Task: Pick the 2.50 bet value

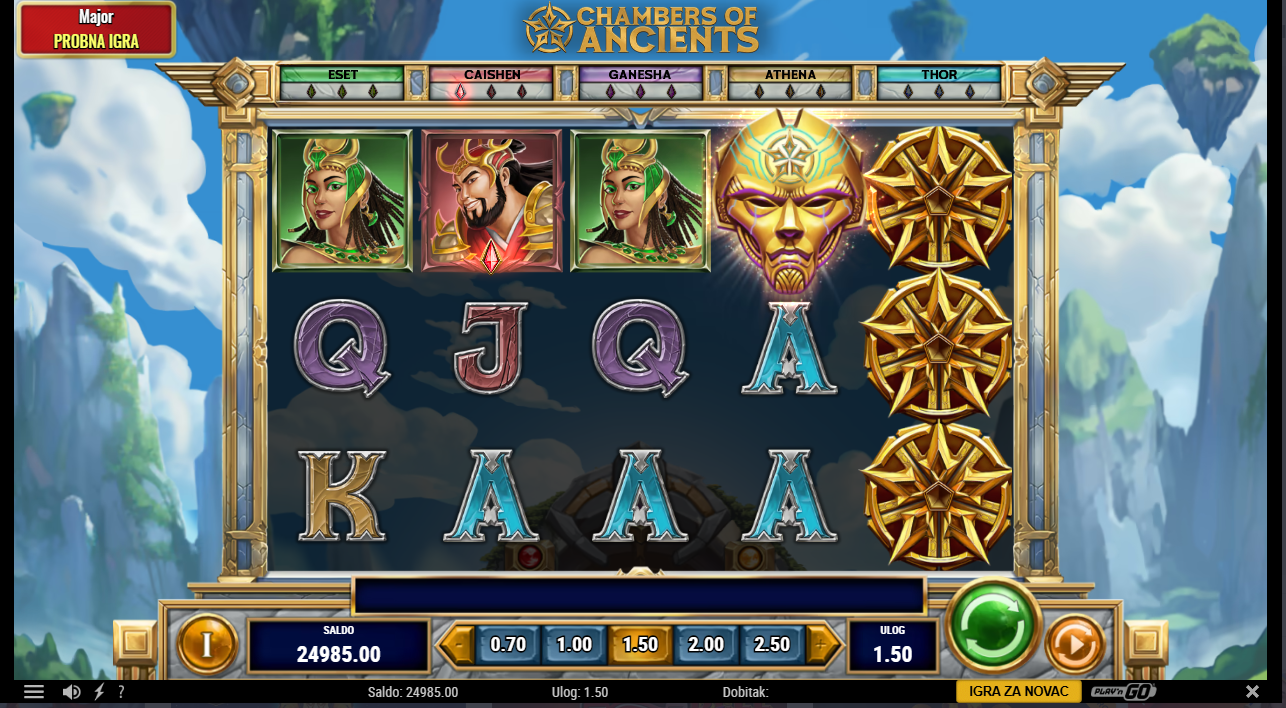Action: pyautogui.click(x=771, y=645)
